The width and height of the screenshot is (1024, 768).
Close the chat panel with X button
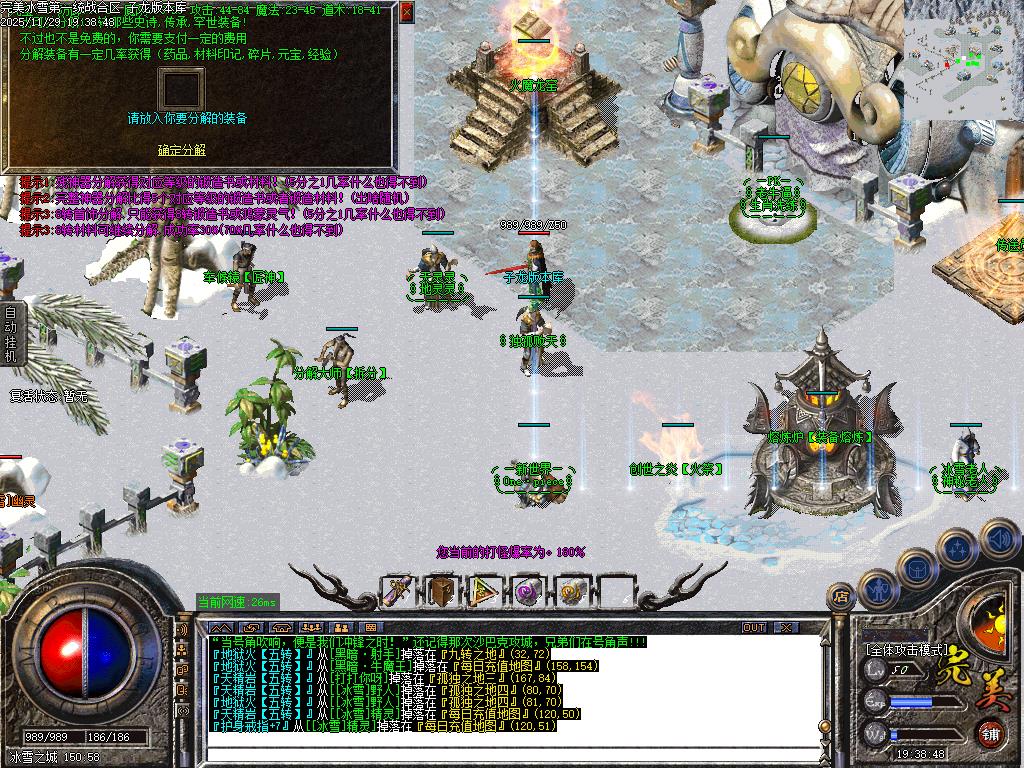coord(786,627)
